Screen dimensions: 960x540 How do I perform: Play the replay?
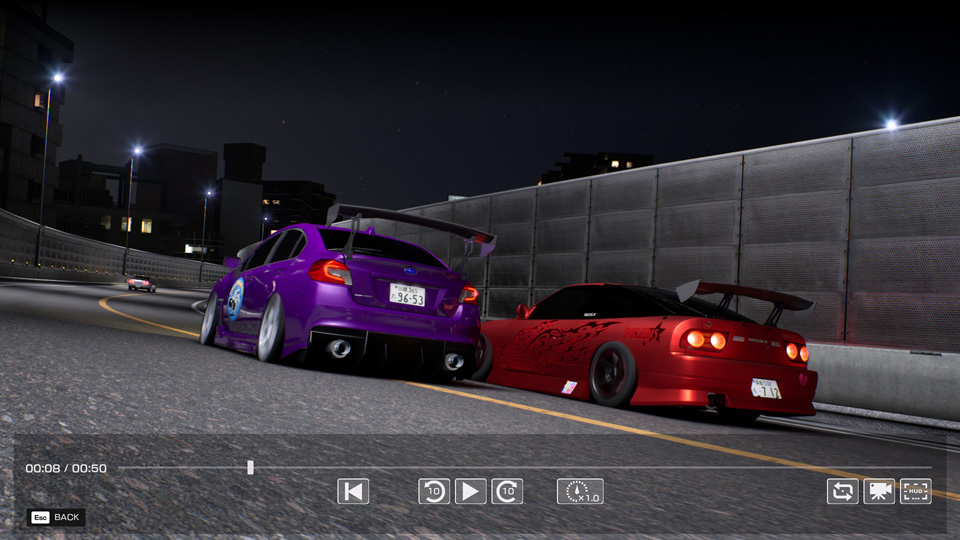470,491
